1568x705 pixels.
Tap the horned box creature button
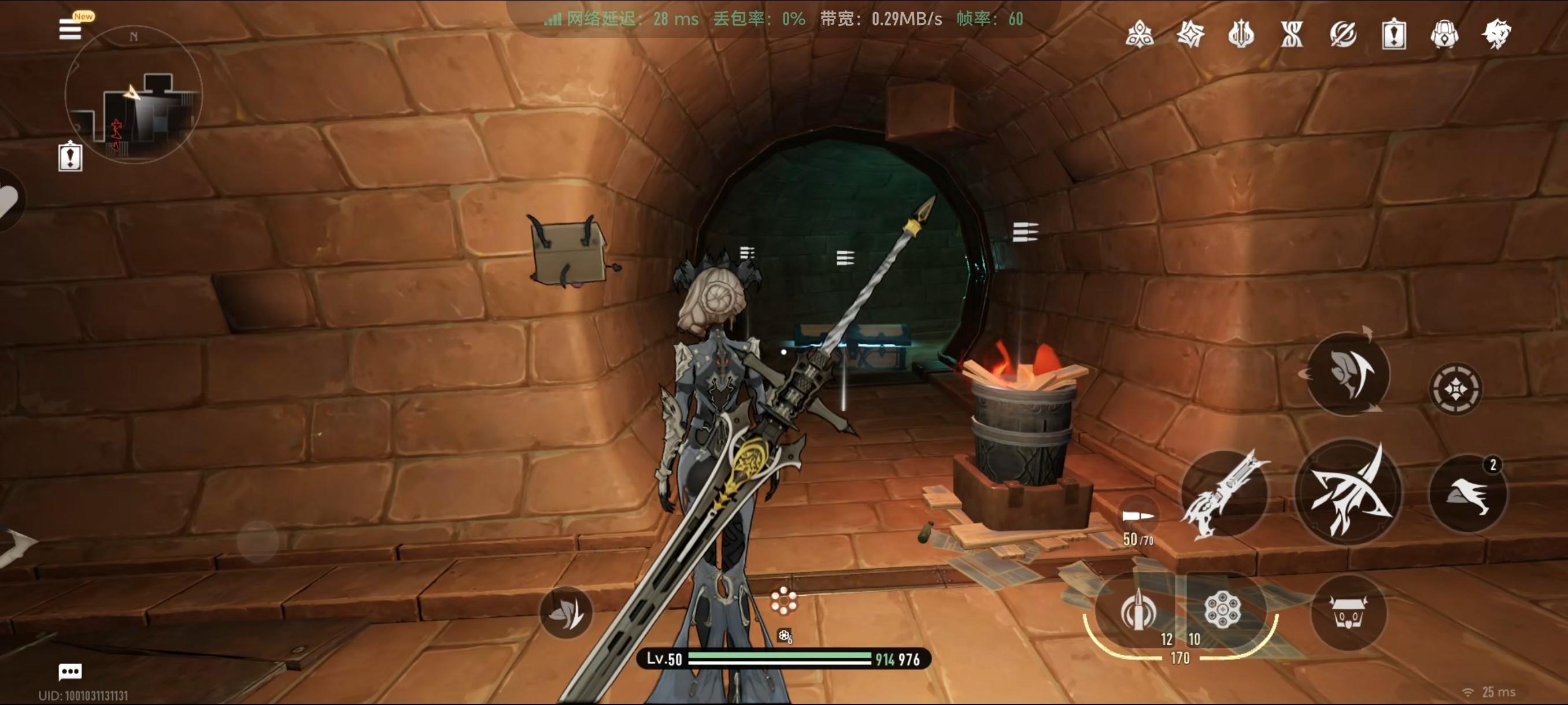pyautogui.click(x=1349, y=612)
